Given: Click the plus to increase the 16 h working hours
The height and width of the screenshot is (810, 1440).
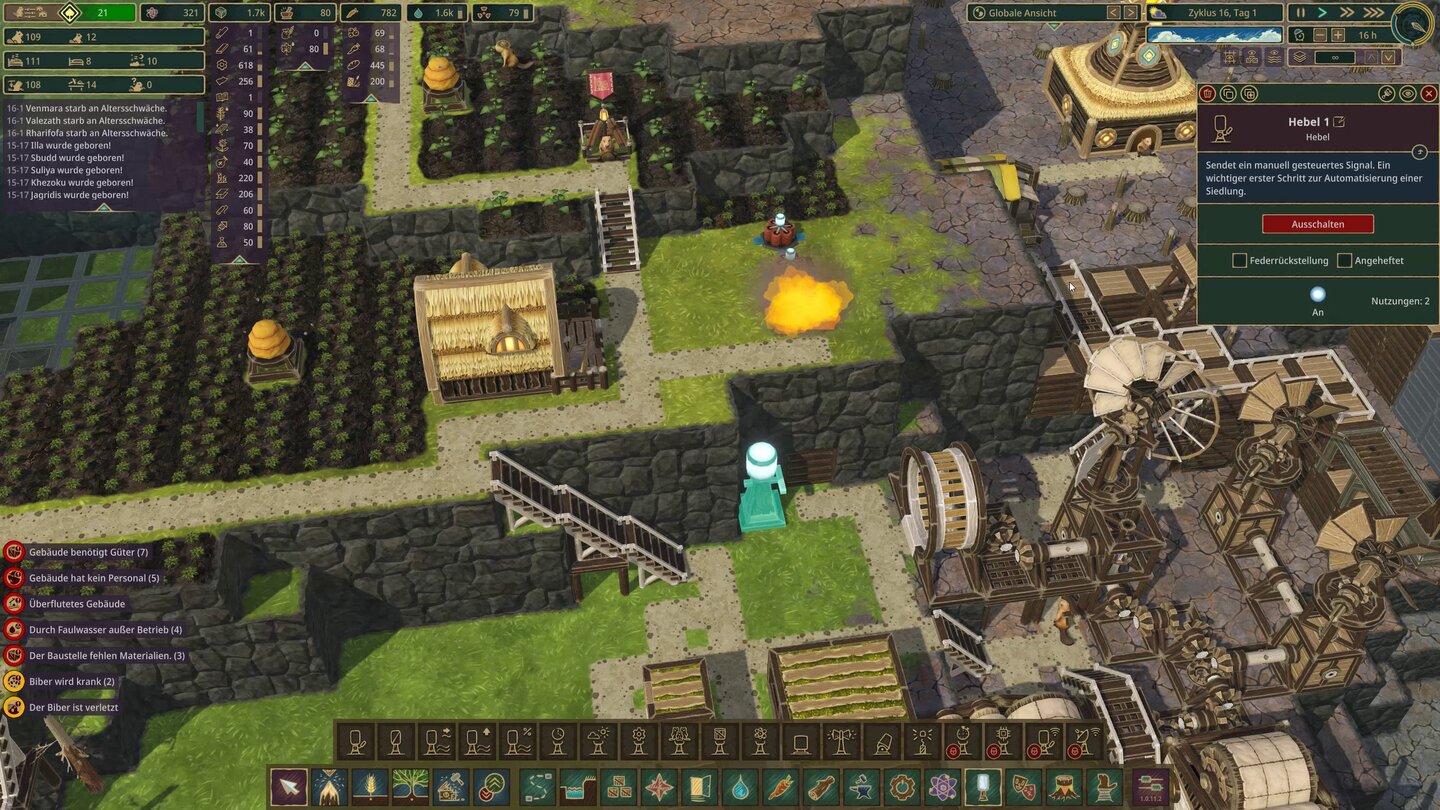Looking at the screenshot, I should tap(1338, 35).
